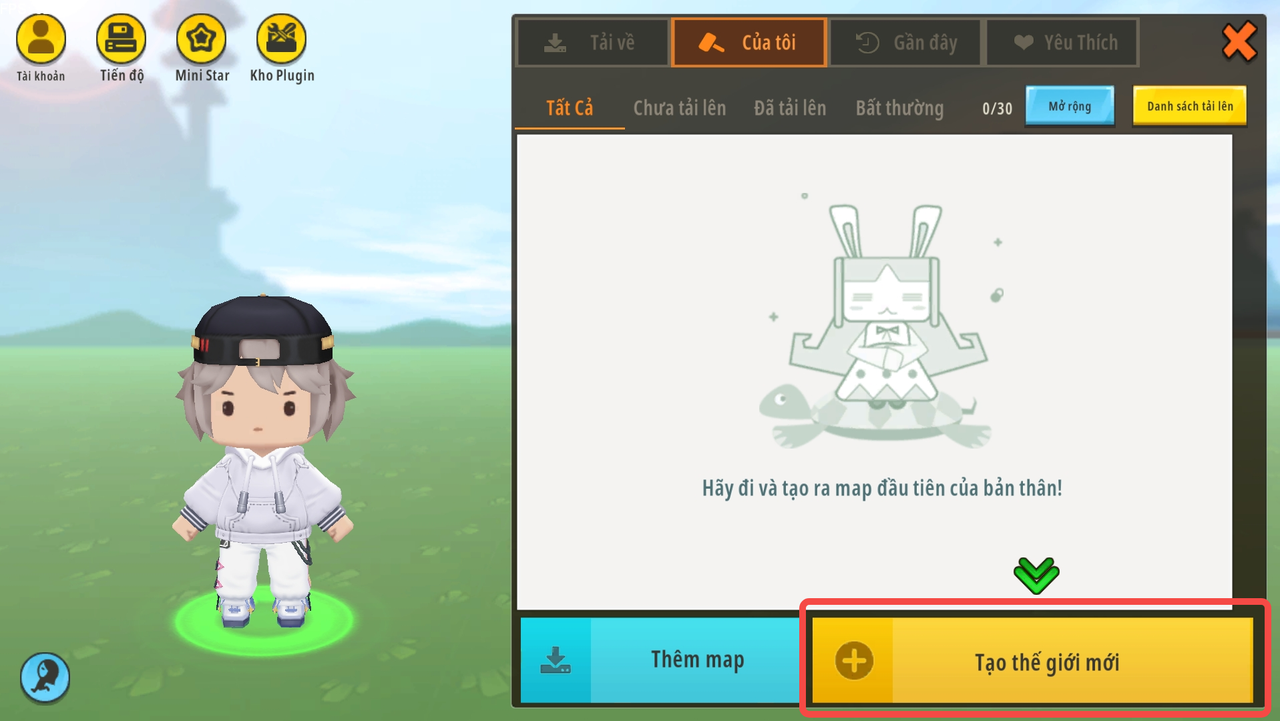This screenshot has width=1280, height=721.
Task: Select the Của tôi tab
Action: pyautogui.click(x=749, y=43)
